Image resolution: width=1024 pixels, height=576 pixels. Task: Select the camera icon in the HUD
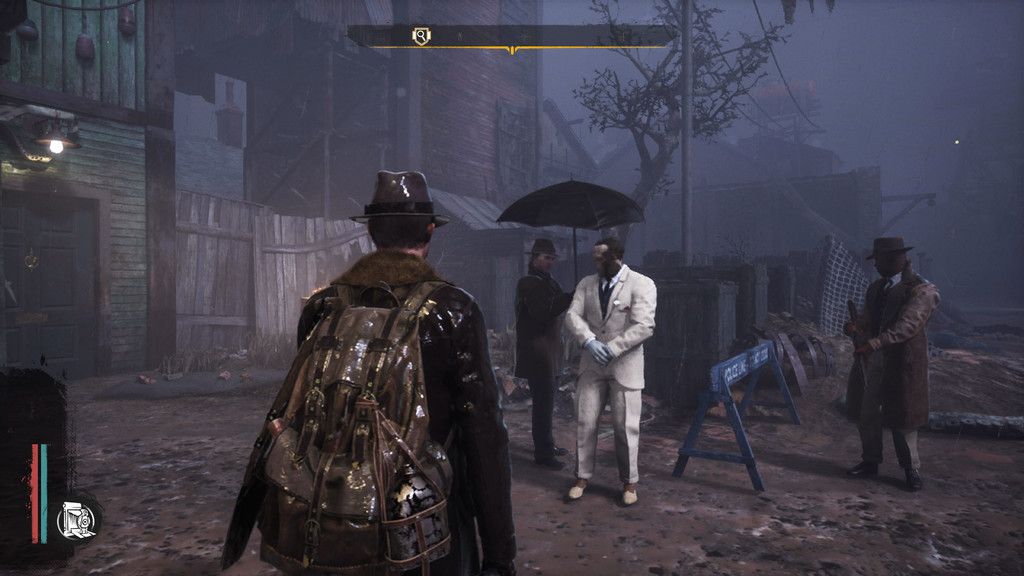tap(77, 518)
